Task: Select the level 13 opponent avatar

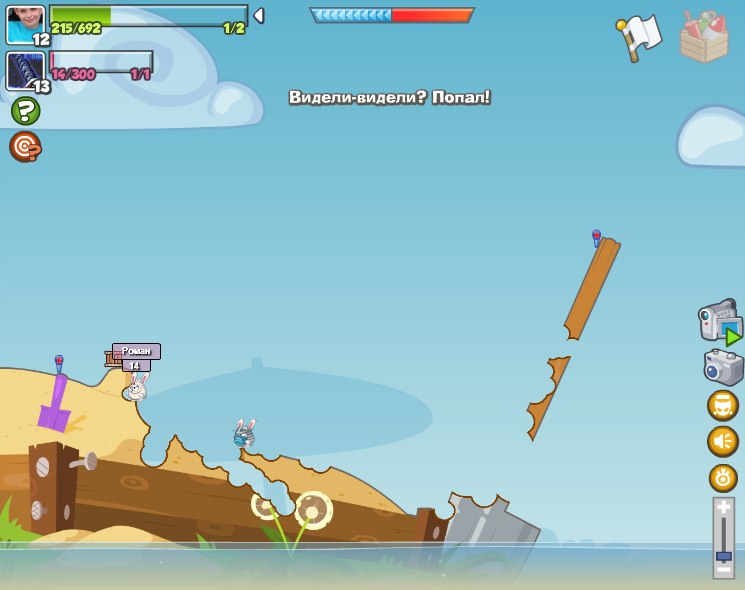Action: coord(25,71)
